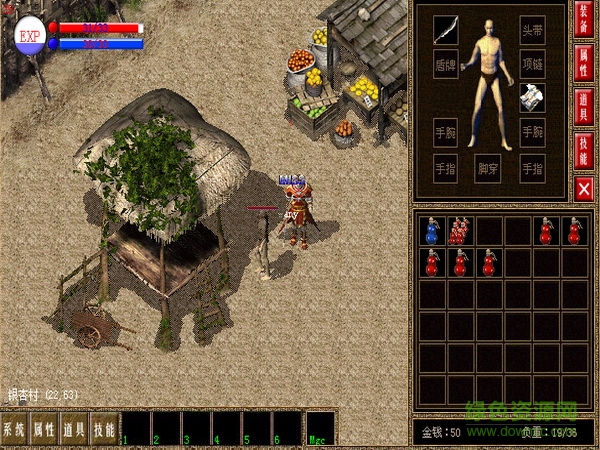This screenshot has height=450, width=600.
Task: Select the 脚穿 footwear equipment slot
Action: (489, 168)
